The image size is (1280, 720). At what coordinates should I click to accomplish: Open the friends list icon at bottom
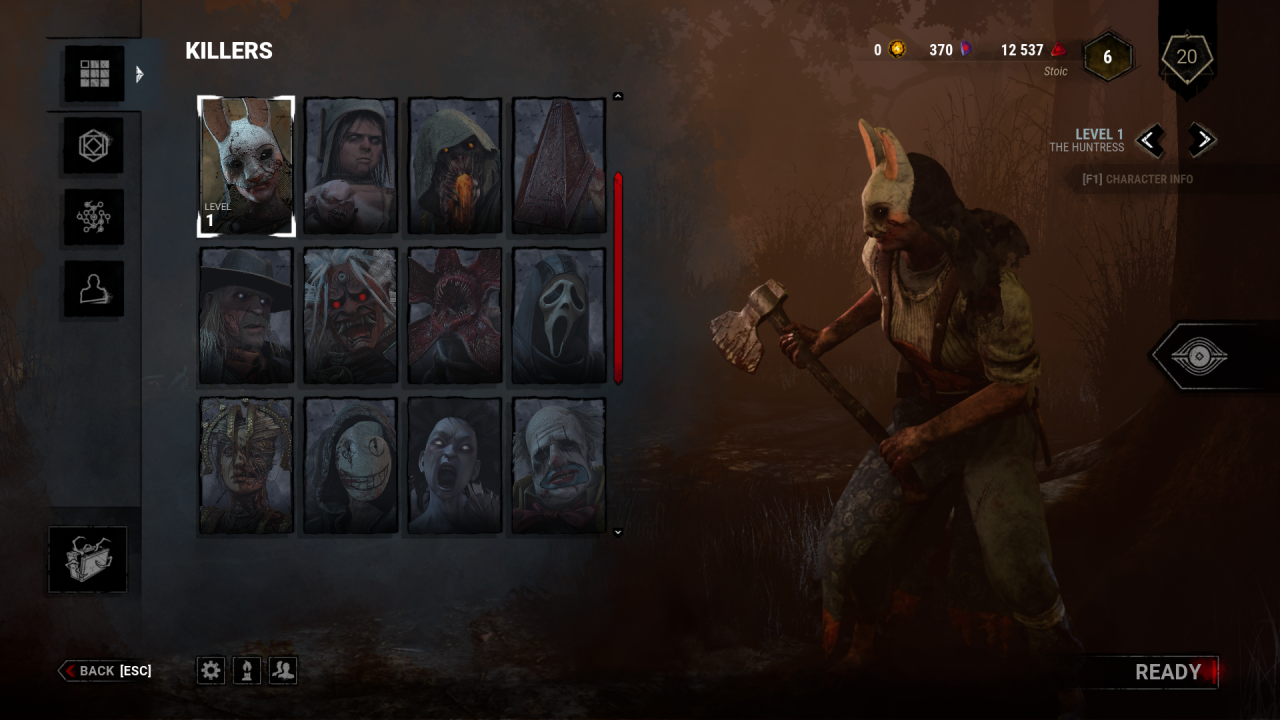point(282,670)
